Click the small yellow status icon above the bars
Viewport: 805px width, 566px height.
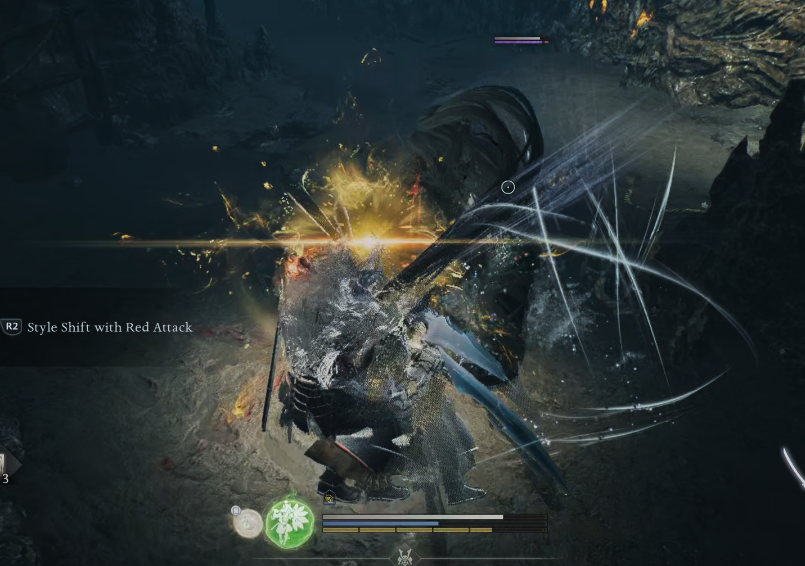pyautogui.click(x=329, y=498)
